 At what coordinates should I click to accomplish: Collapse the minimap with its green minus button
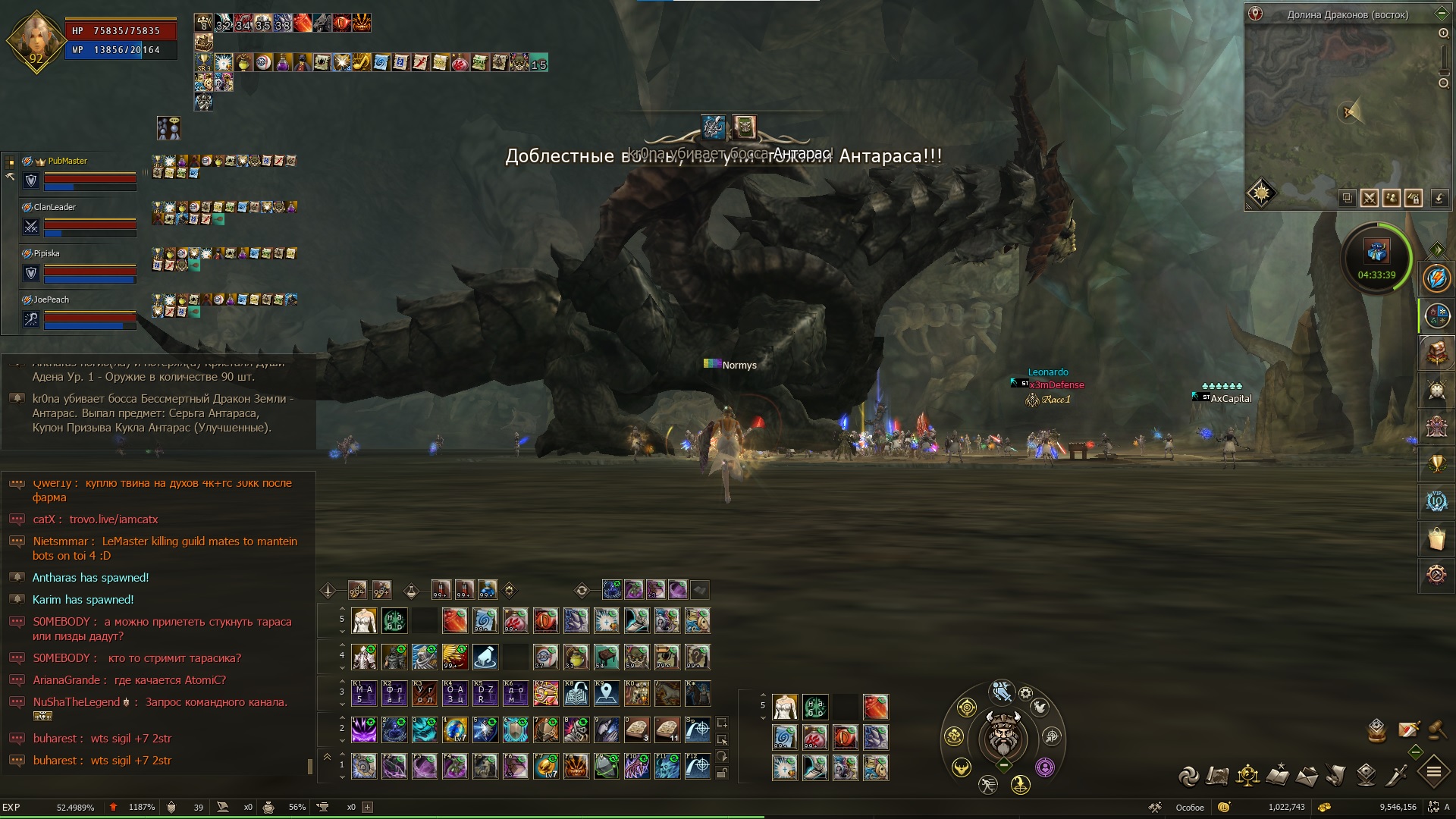point(1442,14)
